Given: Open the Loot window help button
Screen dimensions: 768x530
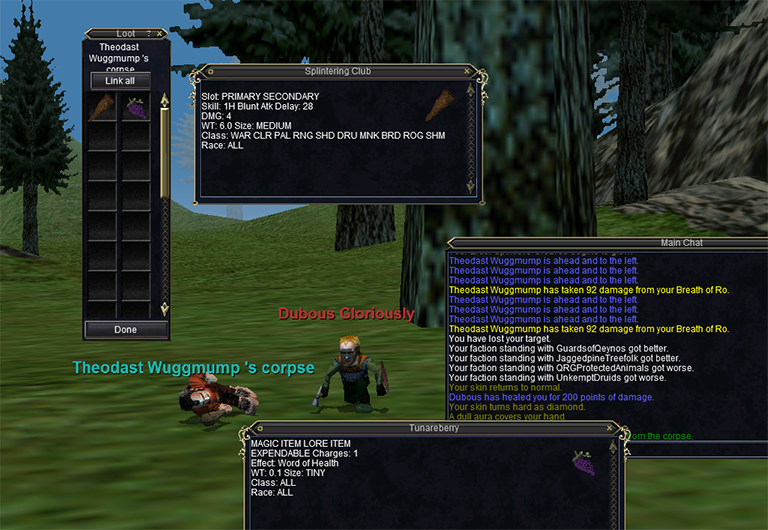Looking at the screenshot, I should [148, 34].
